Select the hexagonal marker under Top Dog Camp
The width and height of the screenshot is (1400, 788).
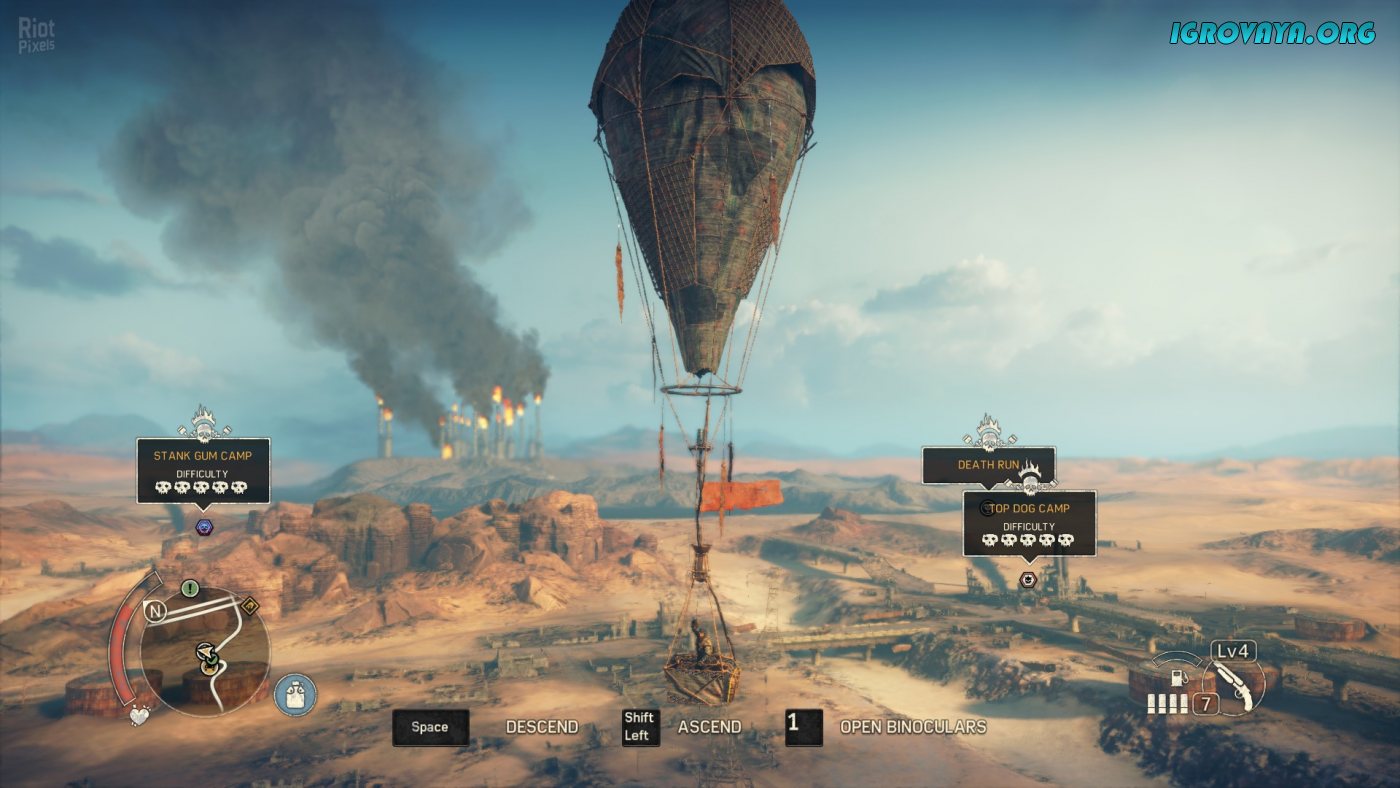pos(1028,579)
